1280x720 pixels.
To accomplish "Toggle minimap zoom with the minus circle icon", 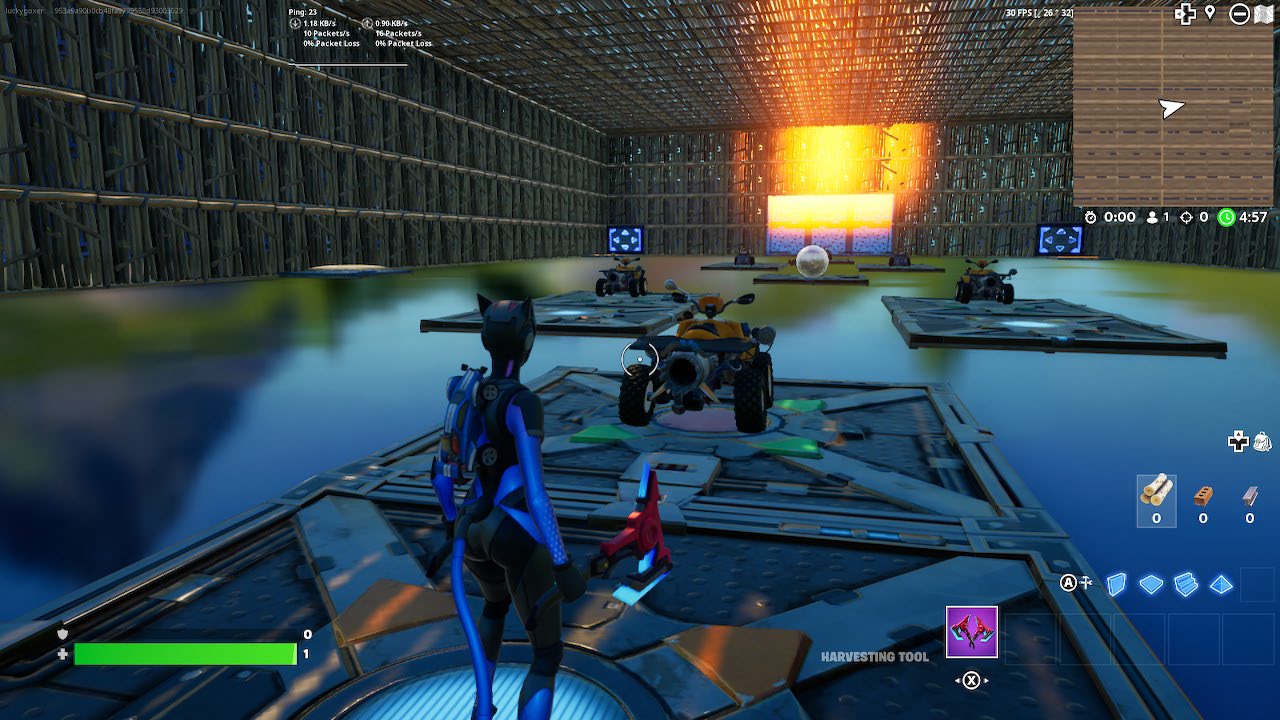I will tap(1239, 14).
